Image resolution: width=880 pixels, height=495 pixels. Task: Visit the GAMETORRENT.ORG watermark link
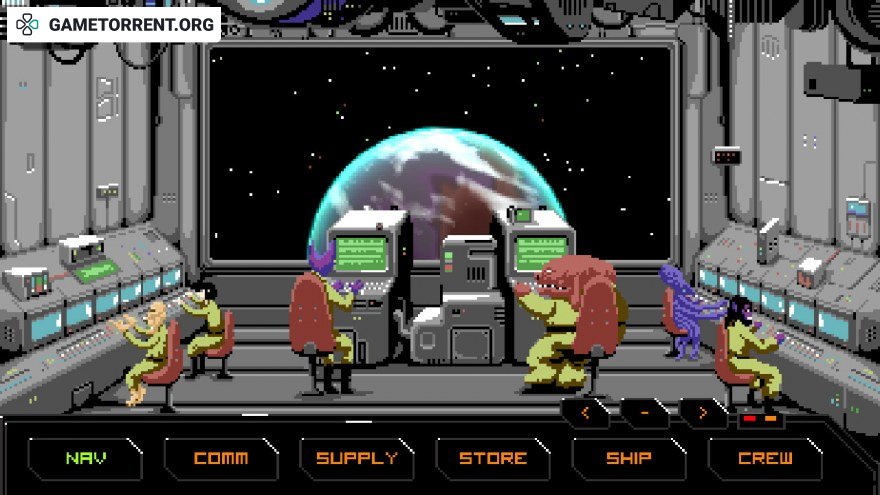[114, 24]
